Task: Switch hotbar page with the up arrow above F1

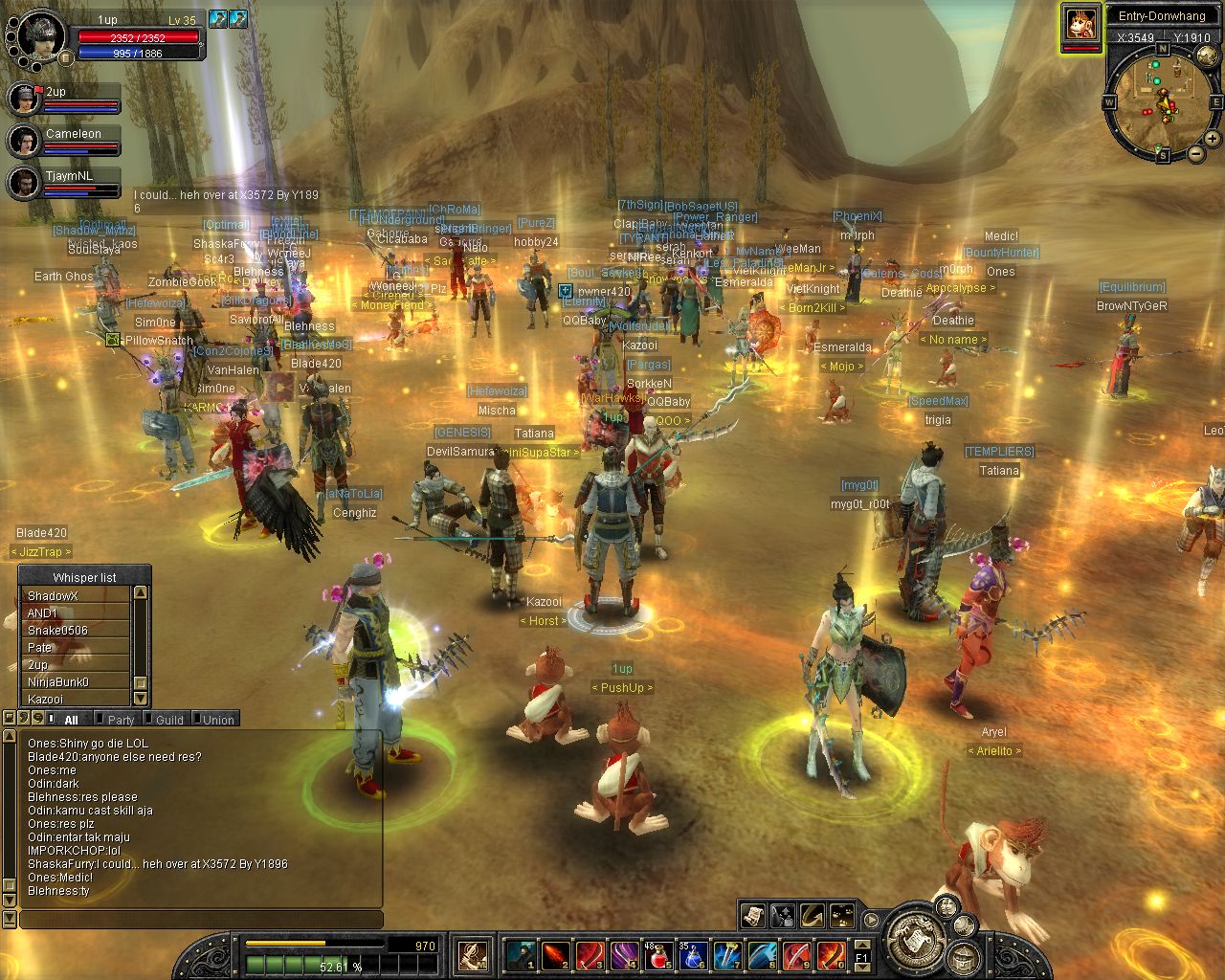Action: click(x=861, y=945)
